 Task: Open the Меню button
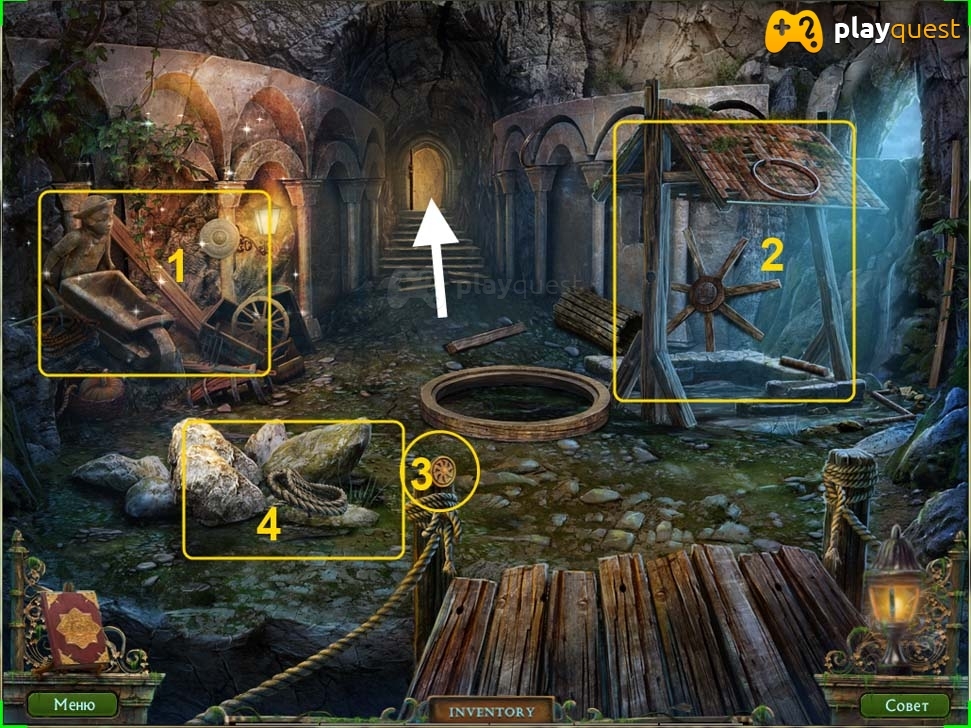tap(75, 704)
